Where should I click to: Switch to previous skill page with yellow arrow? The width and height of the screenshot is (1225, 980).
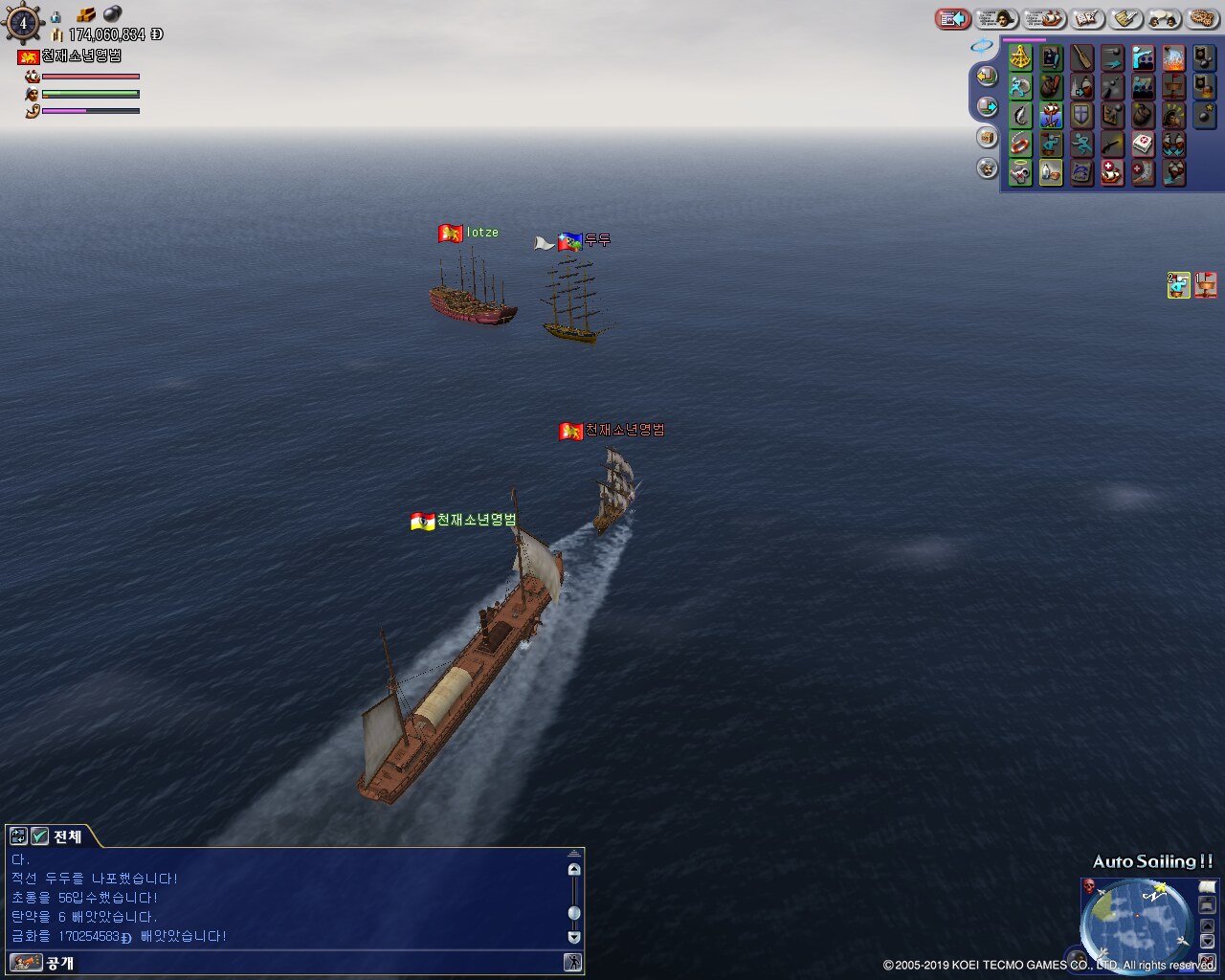coord(986,76)
